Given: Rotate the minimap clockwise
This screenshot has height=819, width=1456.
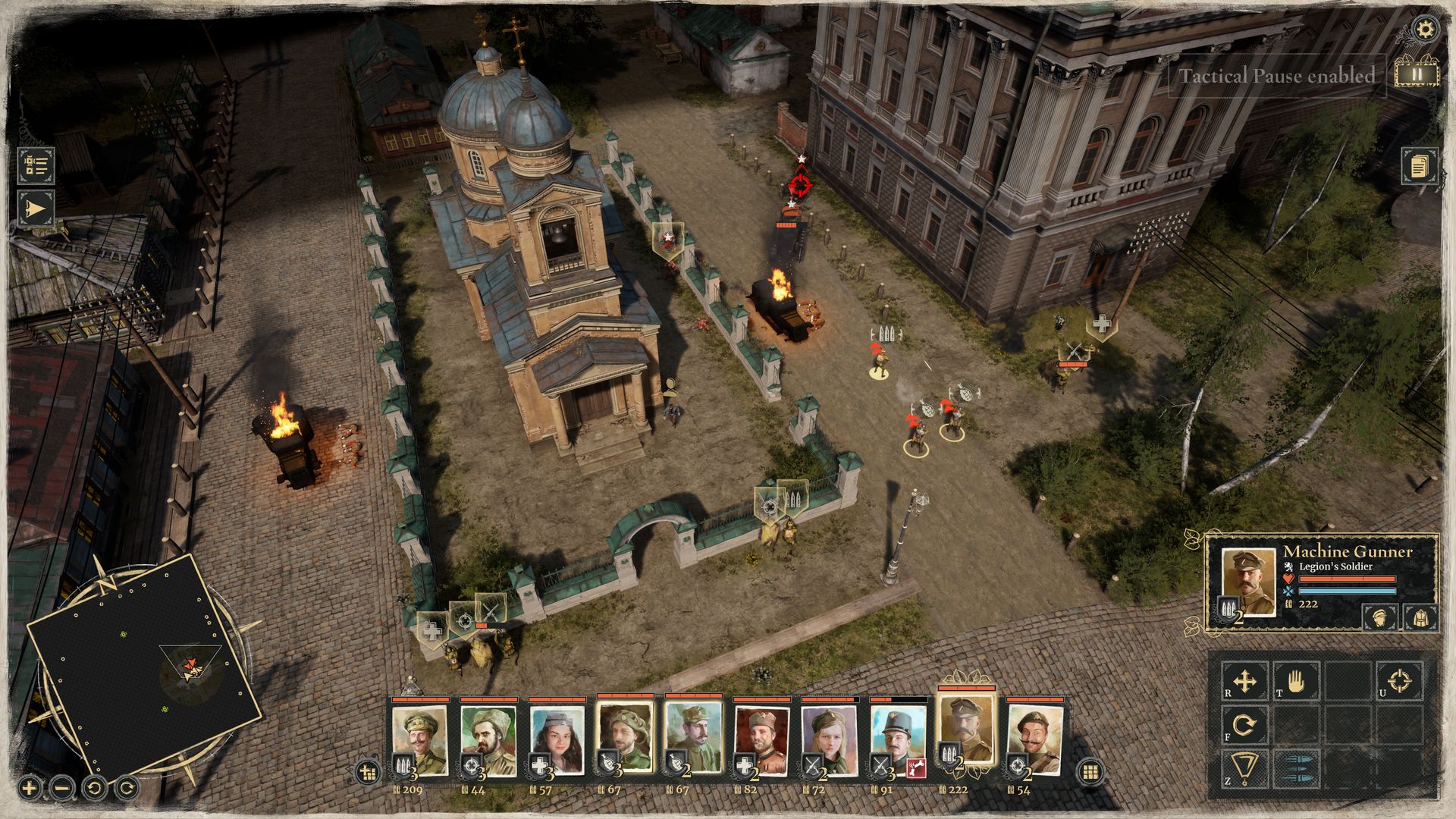Looking at the screenshot, I should [x=127, y=788].
